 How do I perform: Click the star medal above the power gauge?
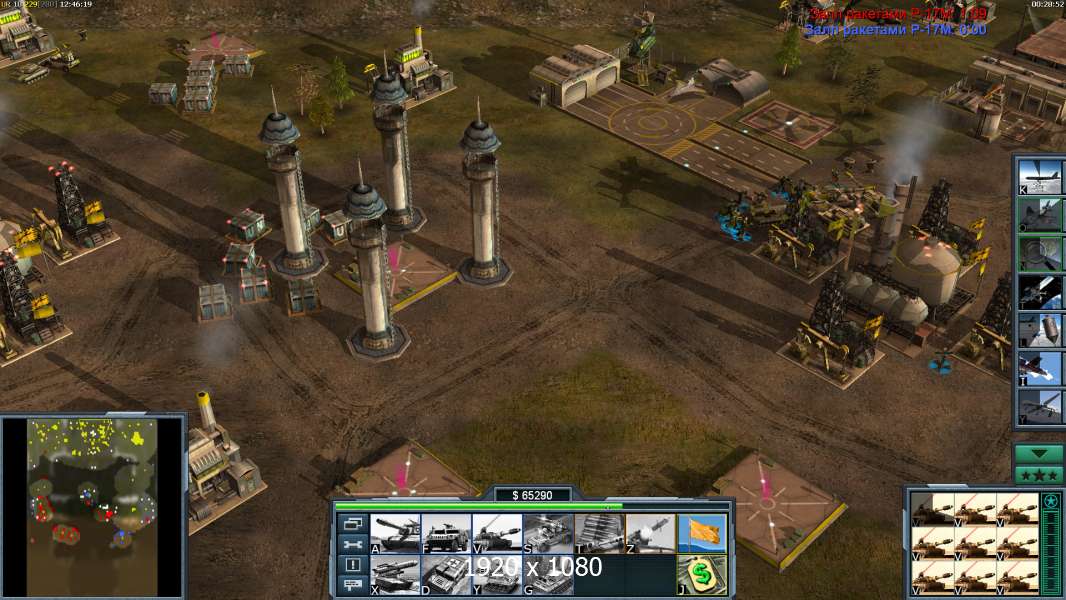(x=1051, y=502)
